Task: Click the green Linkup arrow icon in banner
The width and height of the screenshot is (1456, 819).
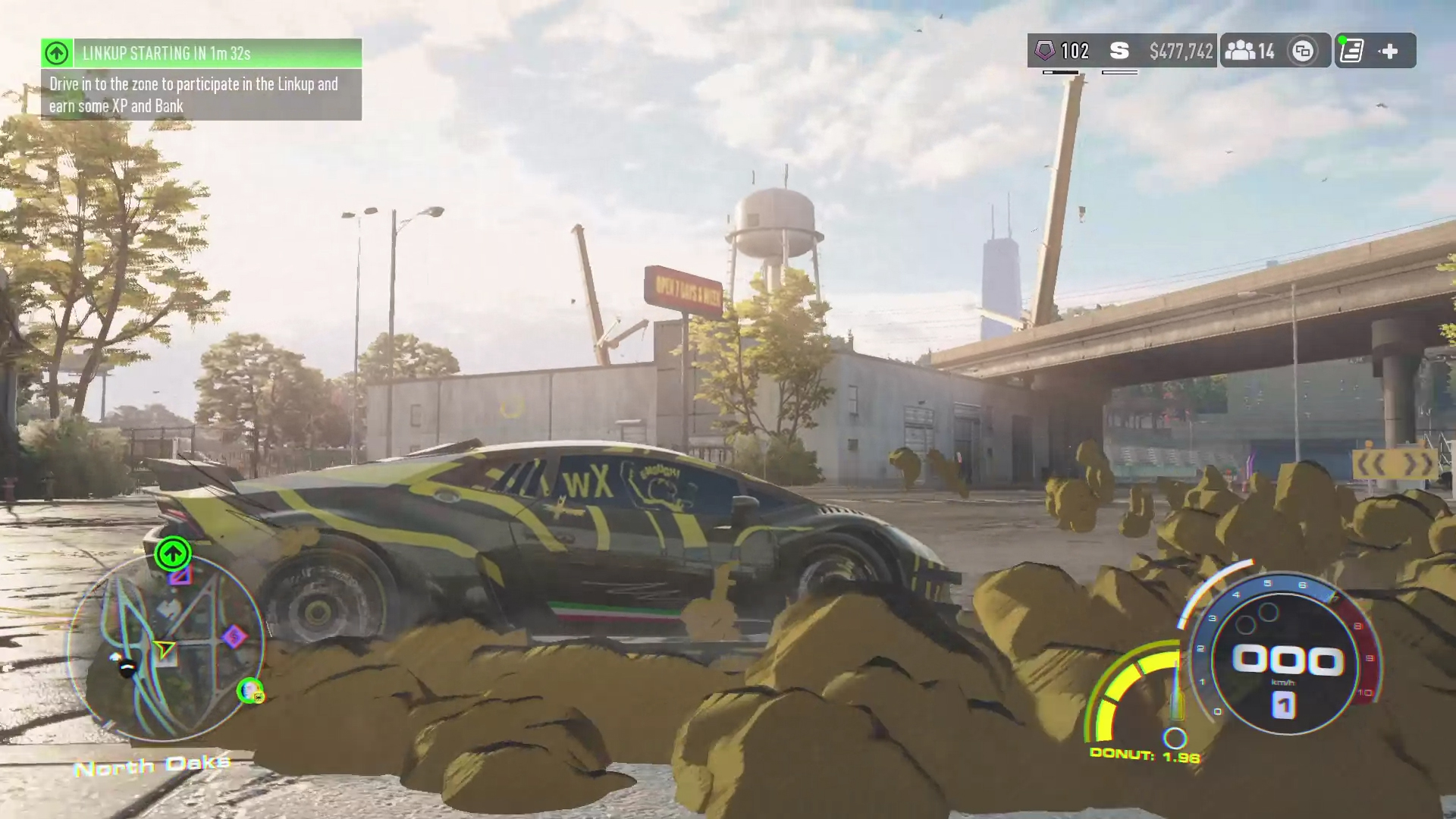Action: pyautogui.click(x=57, y=53)
